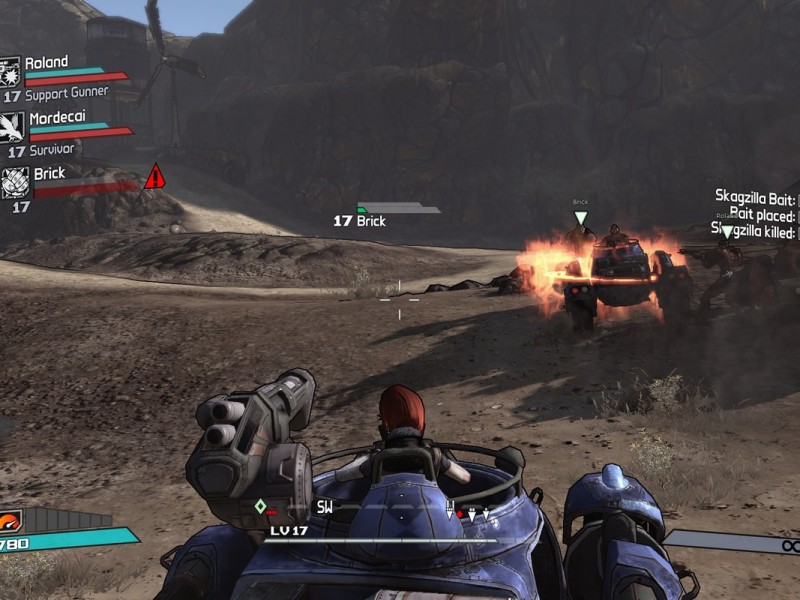Click the orange shield icon
This screenshot has height=600, width=800.
10,521
